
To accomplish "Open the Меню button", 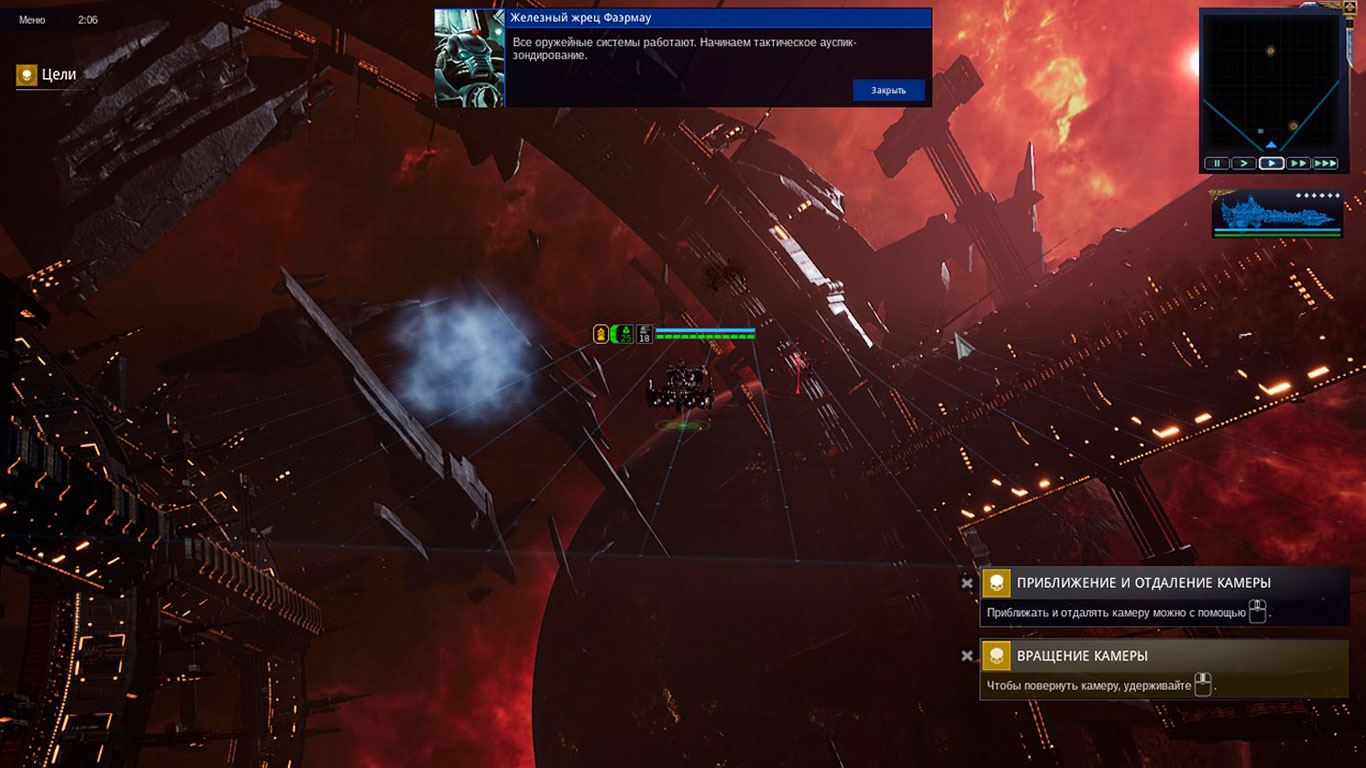I will pyautogui.click(x=32, y=20).
